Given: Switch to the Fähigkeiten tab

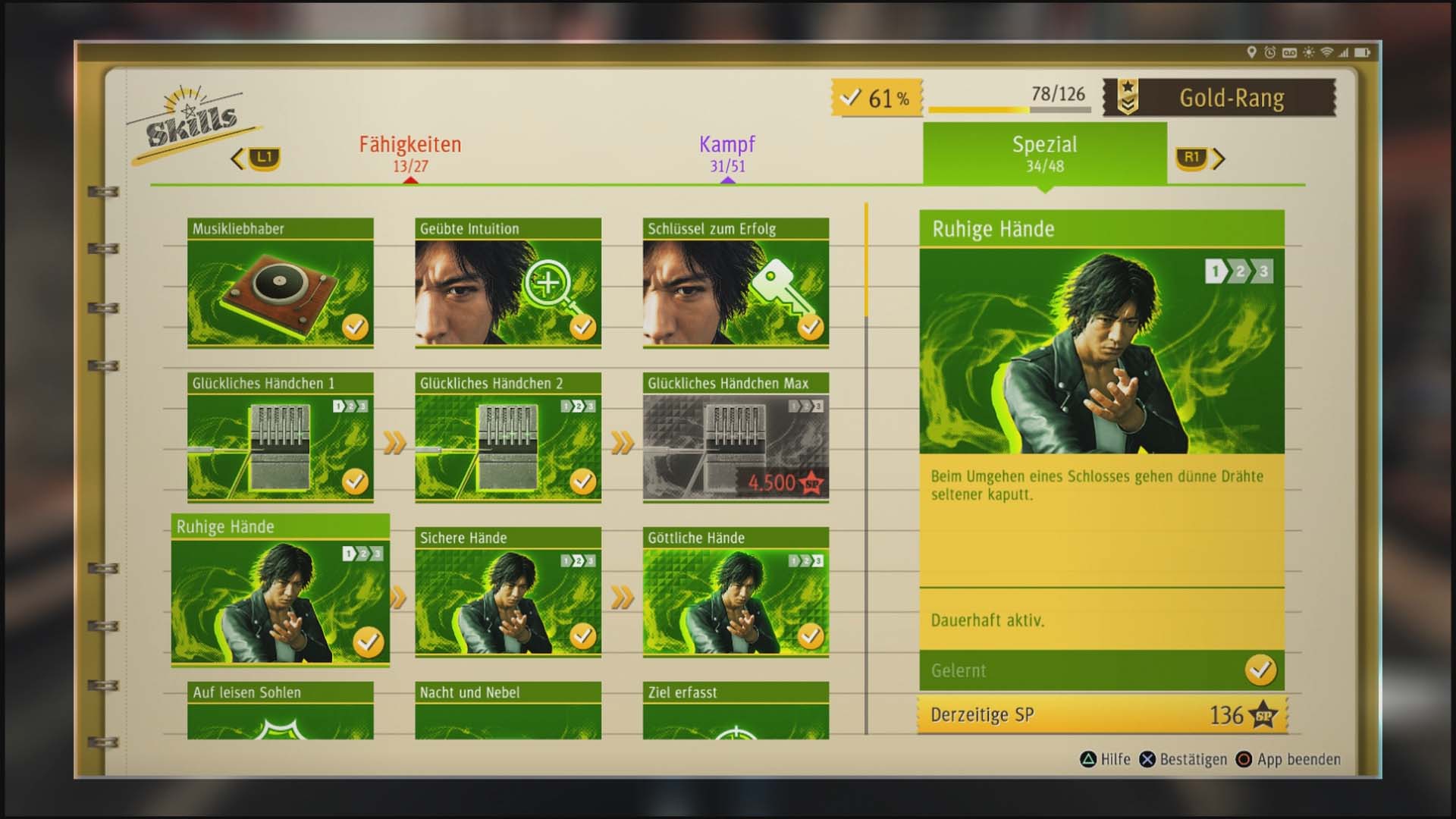Looking at the screenshot, I should pyautogui.click(x=409, y=153).
